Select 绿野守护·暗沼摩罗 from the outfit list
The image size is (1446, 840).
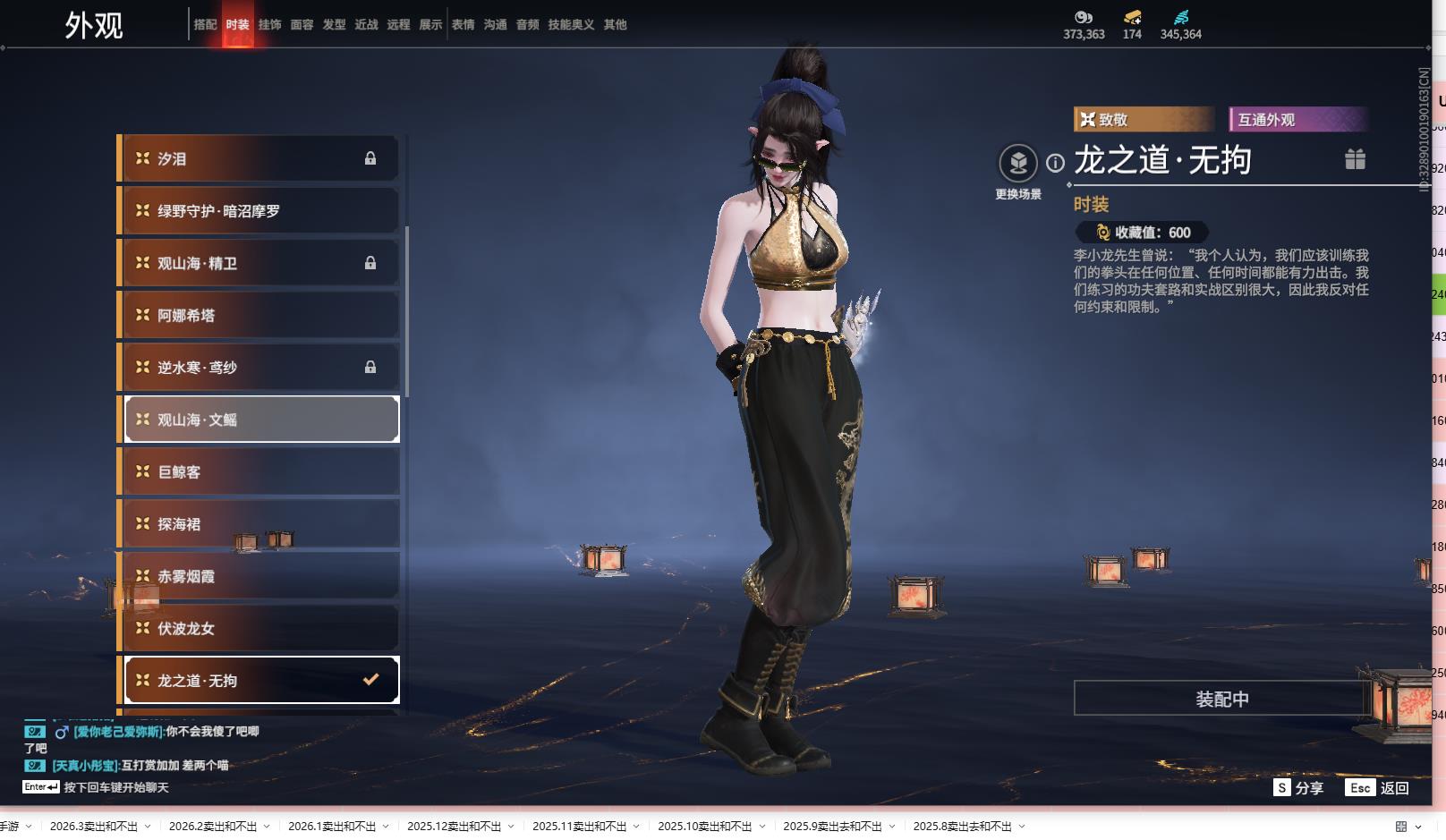pos(259,211)
